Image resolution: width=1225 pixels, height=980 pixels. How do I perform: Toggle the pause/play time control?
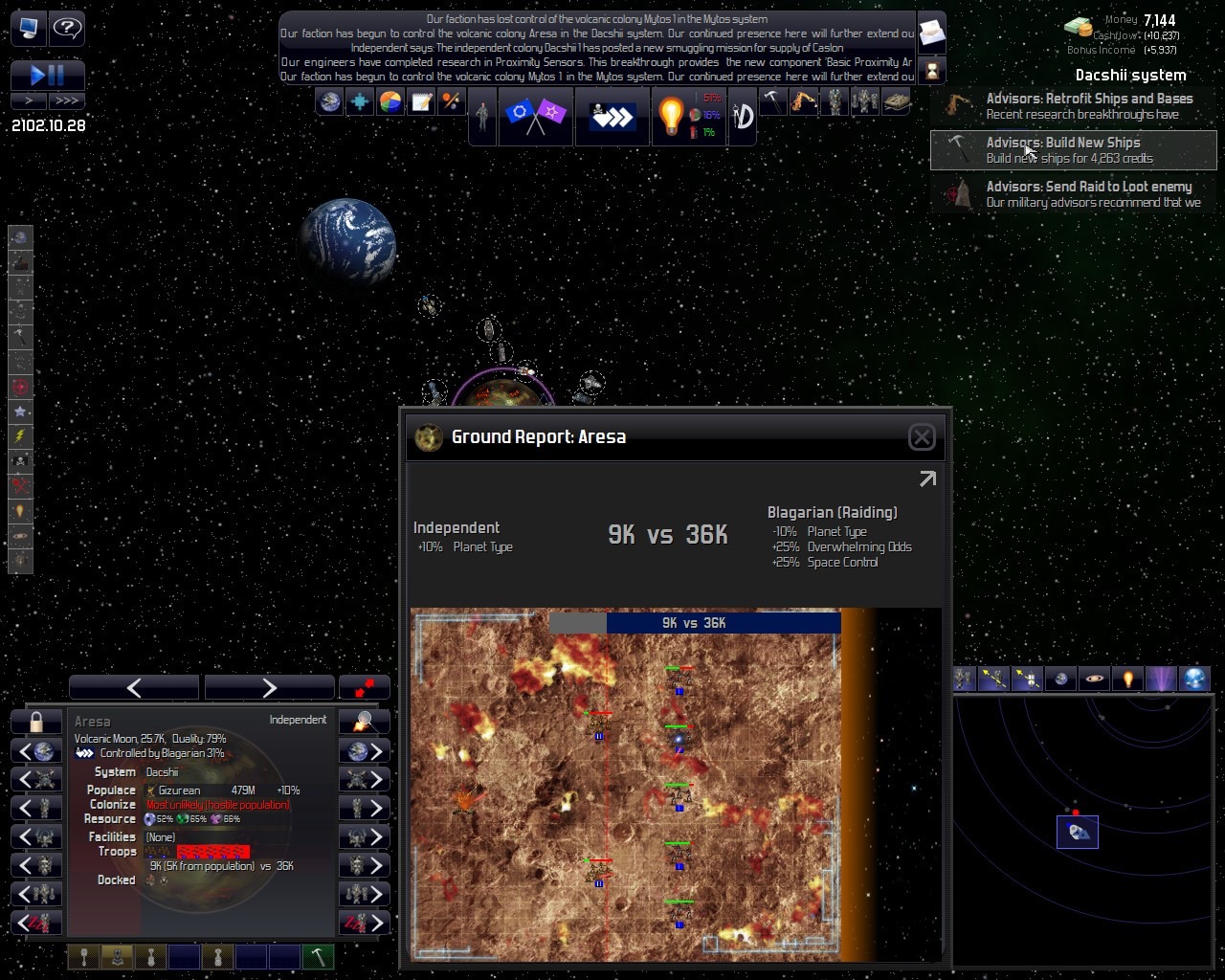(x=48, y=75)
